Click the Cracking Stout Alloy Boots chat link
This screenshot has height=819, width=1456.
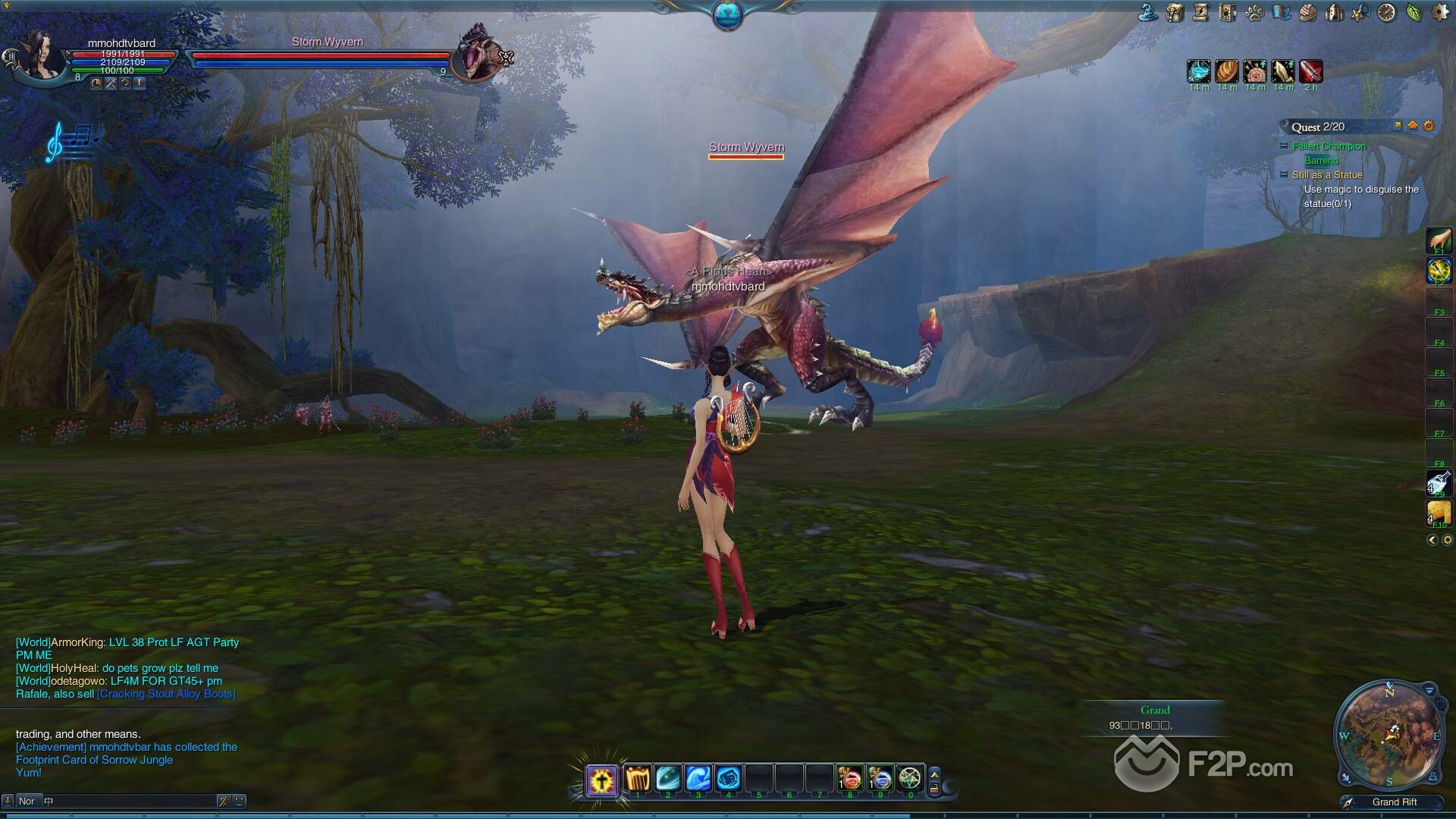tap(166, 694)
